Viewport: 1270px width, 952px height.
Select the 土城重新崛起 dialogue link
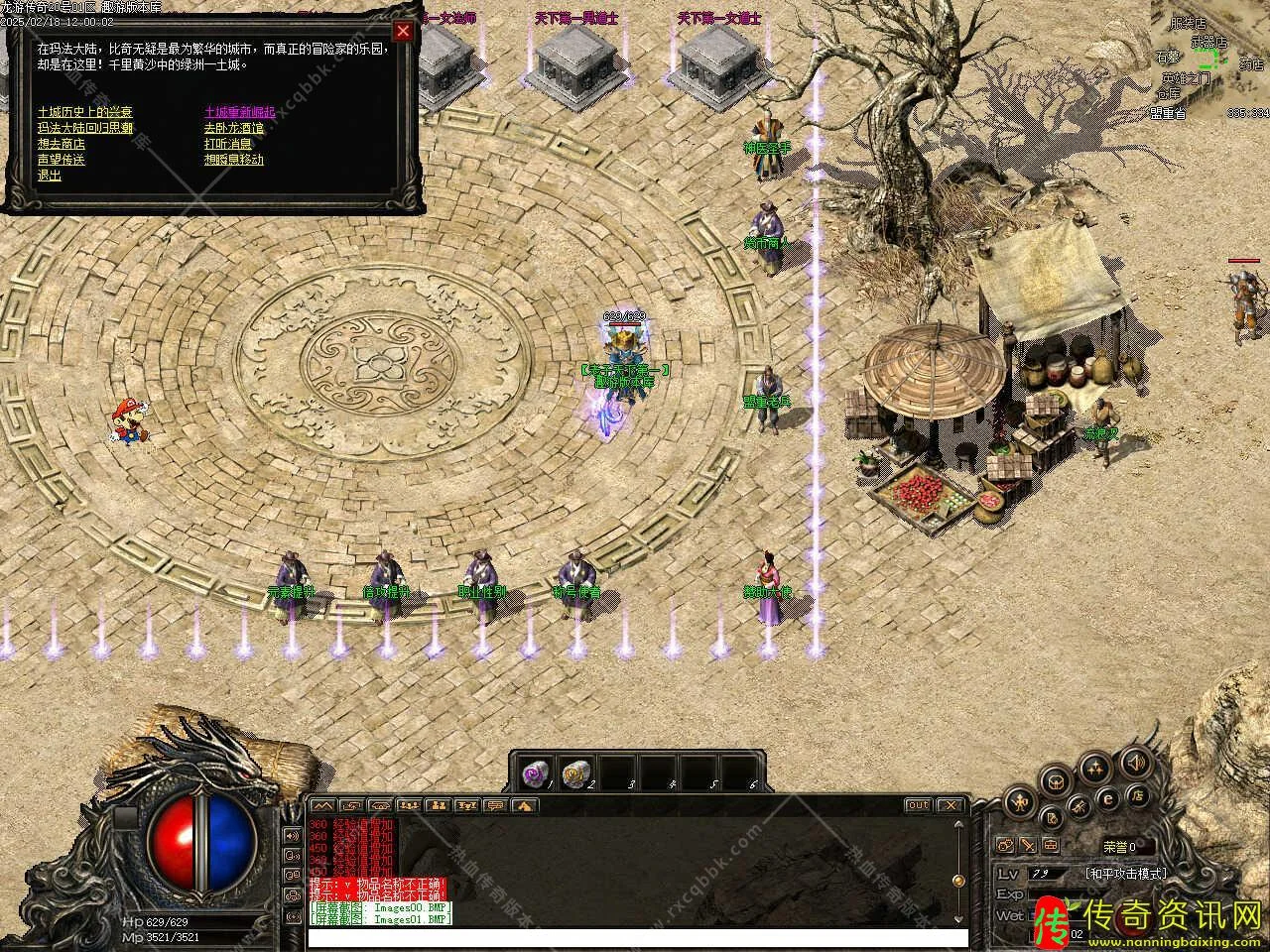tap(239, 112)
